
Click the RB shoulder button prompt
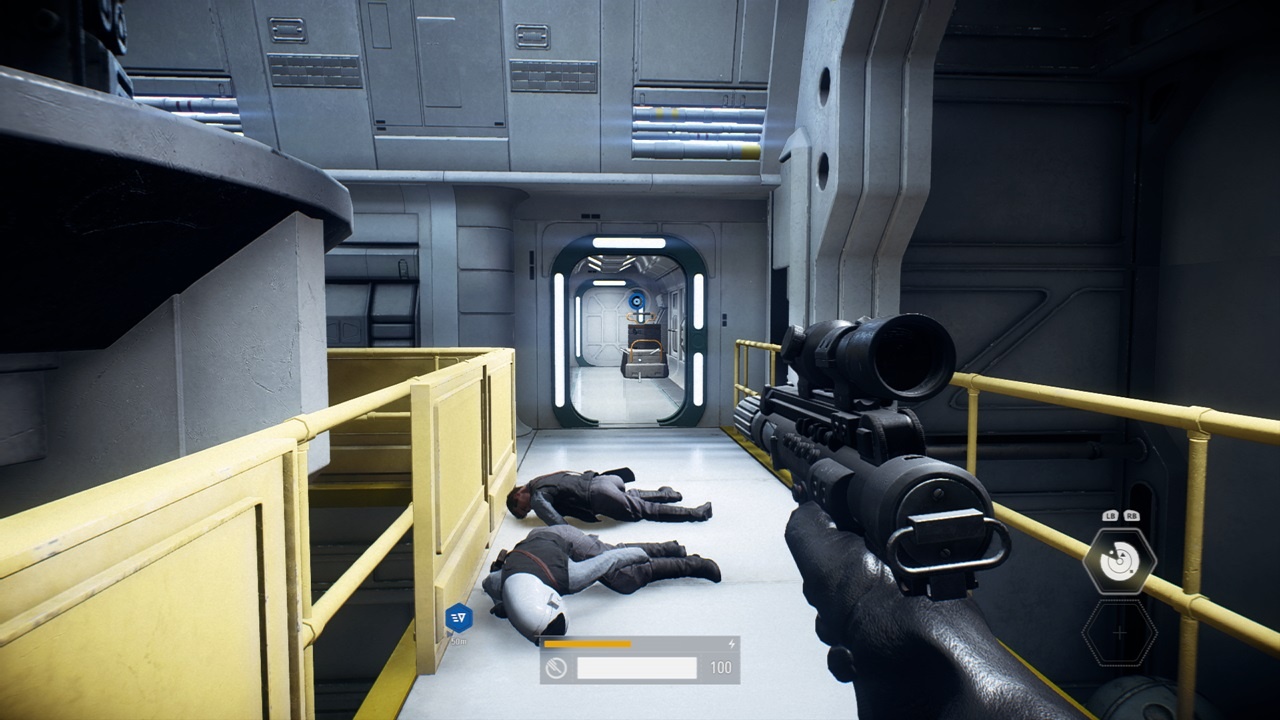(1132, 516)
